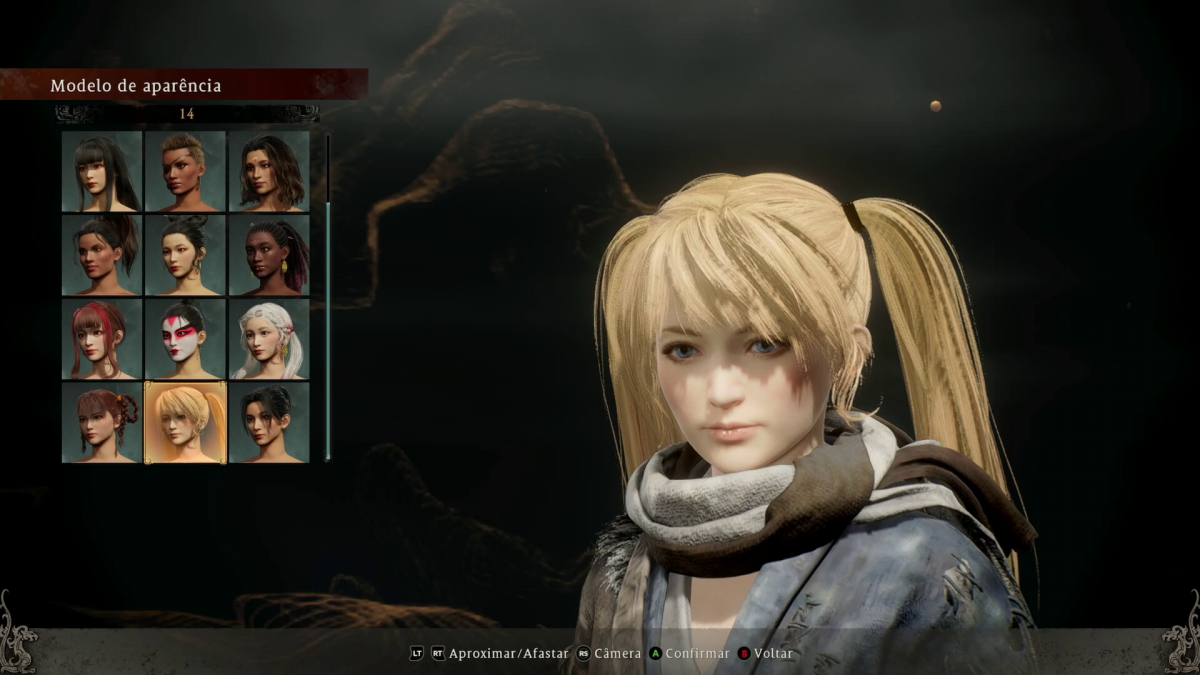This screenshot has width=1200, height=675.
Task: Select the white-haired braided appearance preset
Action: (268, 339)
